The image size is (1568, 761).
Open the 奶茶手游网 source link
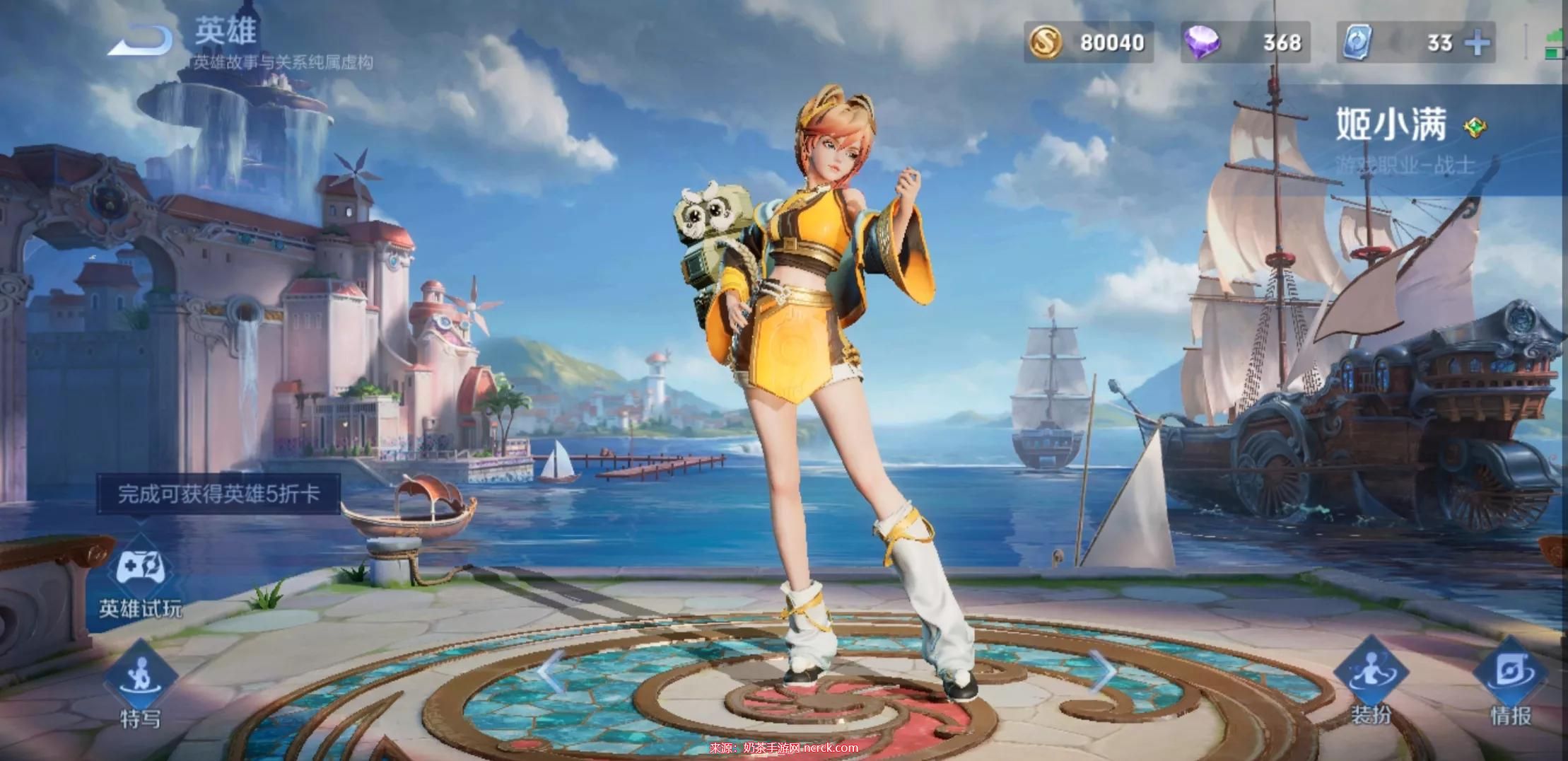coord(783,748)
